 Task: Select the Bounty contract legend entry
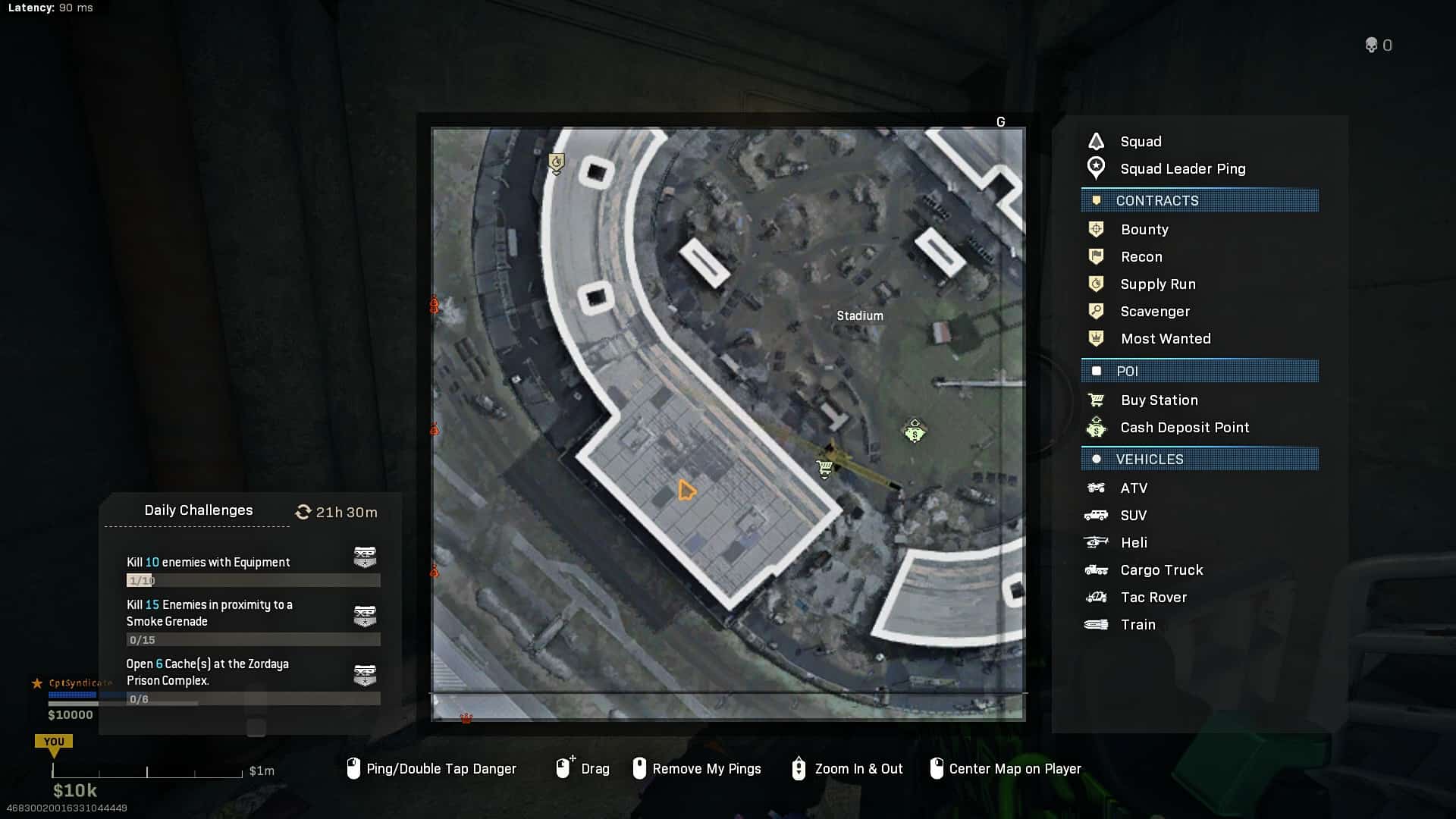coord(1144,230)
